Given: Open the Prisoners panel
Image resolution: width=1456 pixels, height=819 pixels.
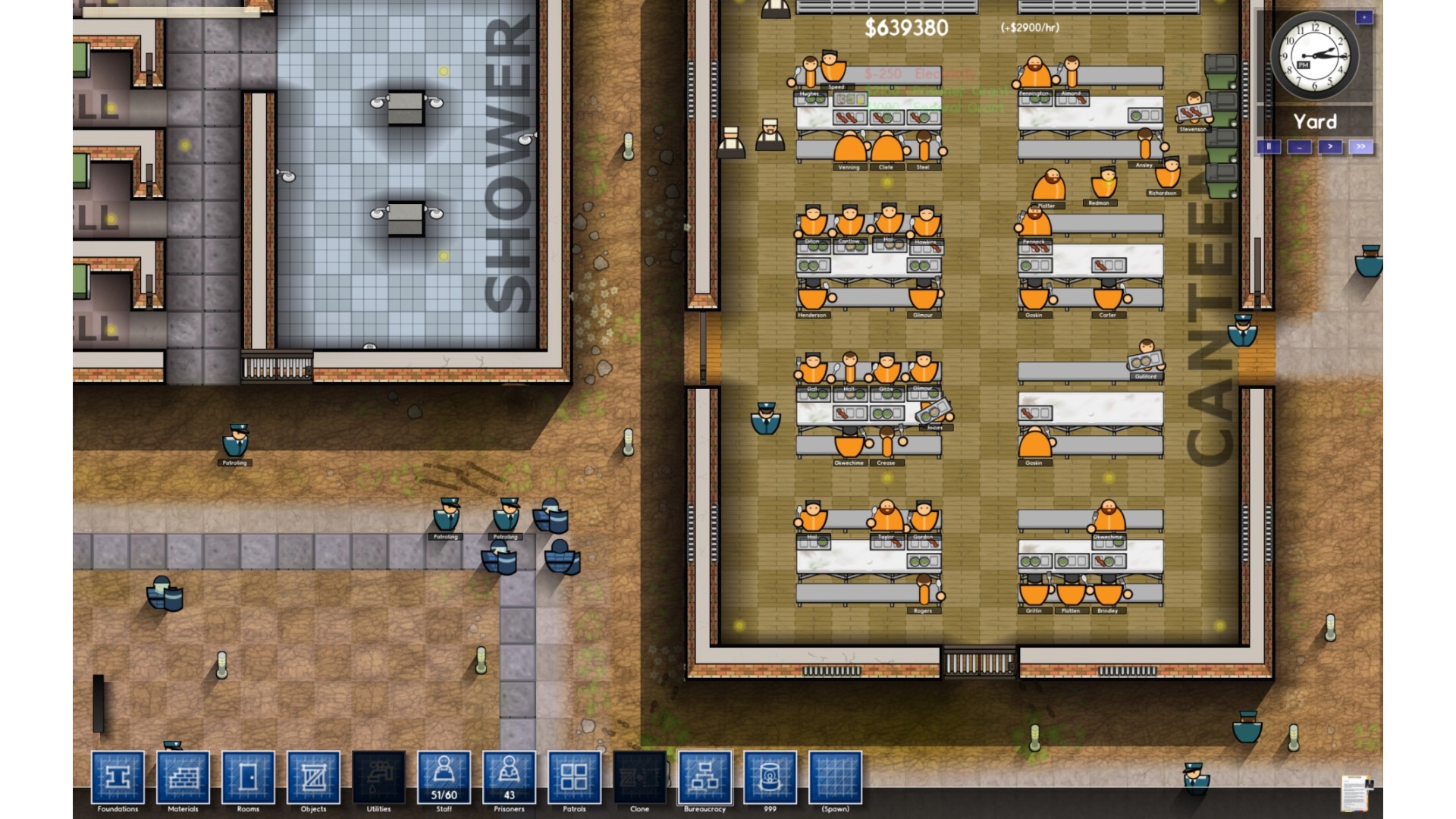Looking at the screenshot, I should pos(509,777).
